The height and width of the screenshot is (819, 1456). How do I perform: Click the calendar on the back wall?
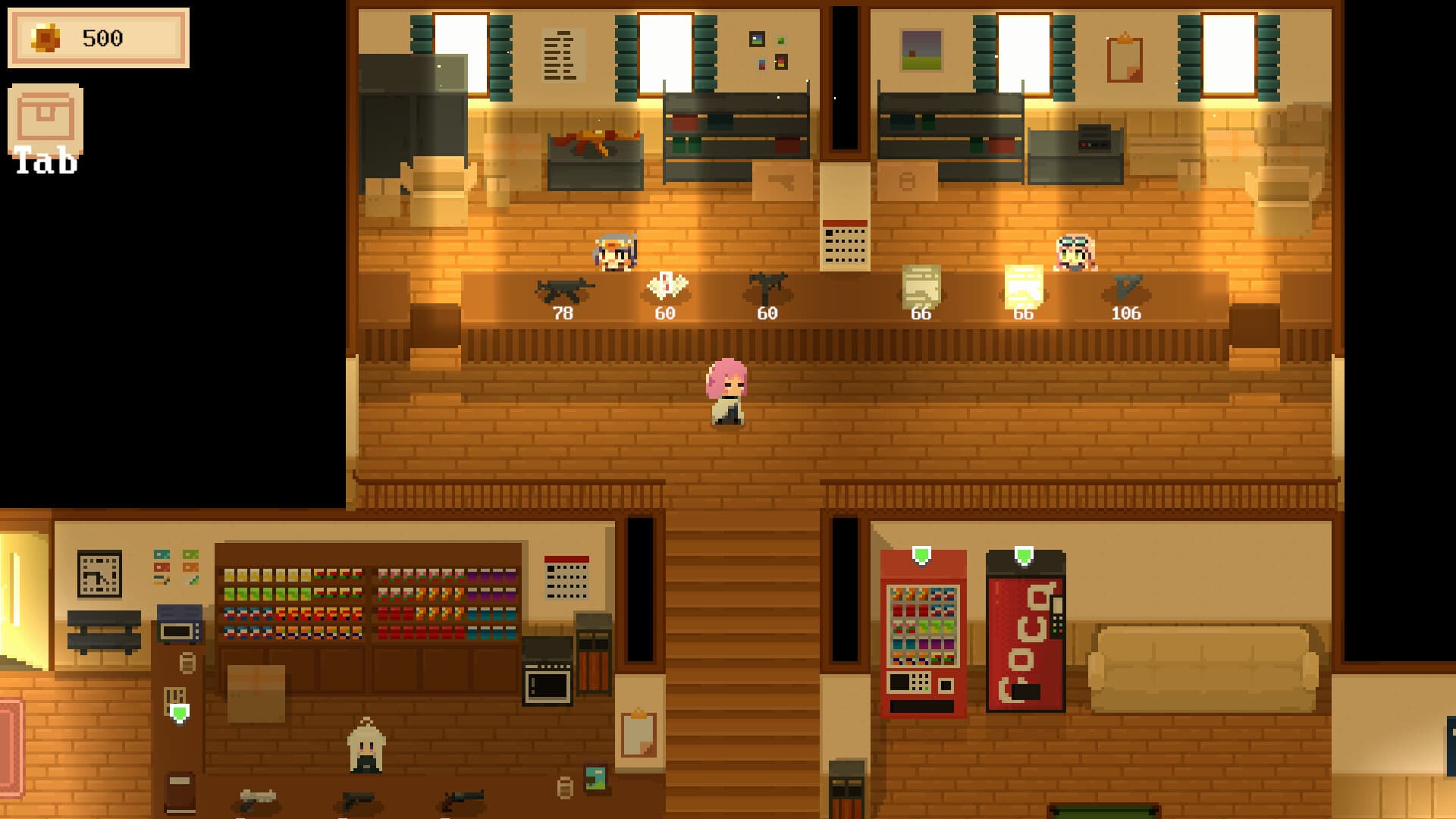[843, 244]
